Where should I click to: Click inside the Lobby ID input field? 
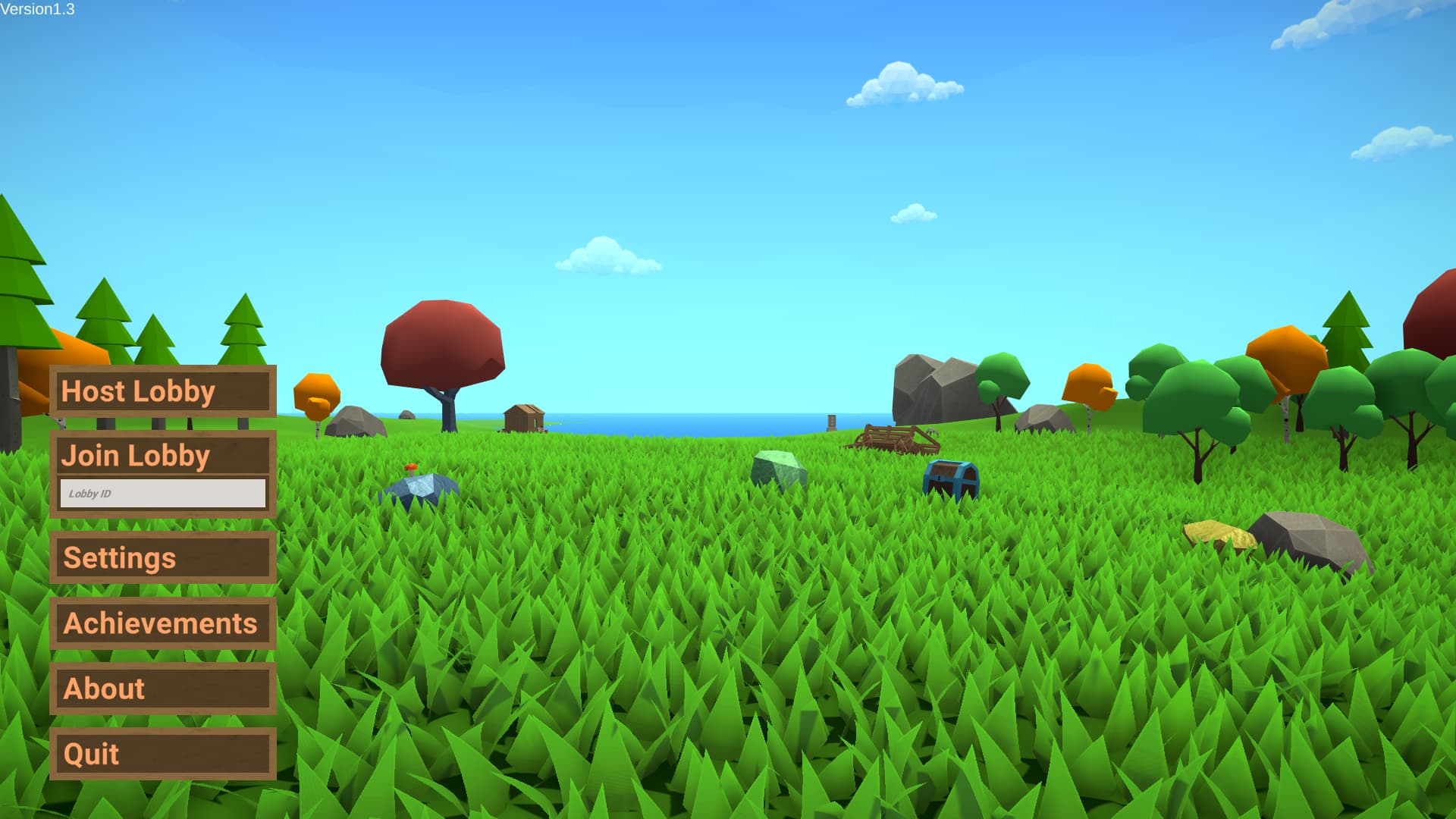(162, 493)
